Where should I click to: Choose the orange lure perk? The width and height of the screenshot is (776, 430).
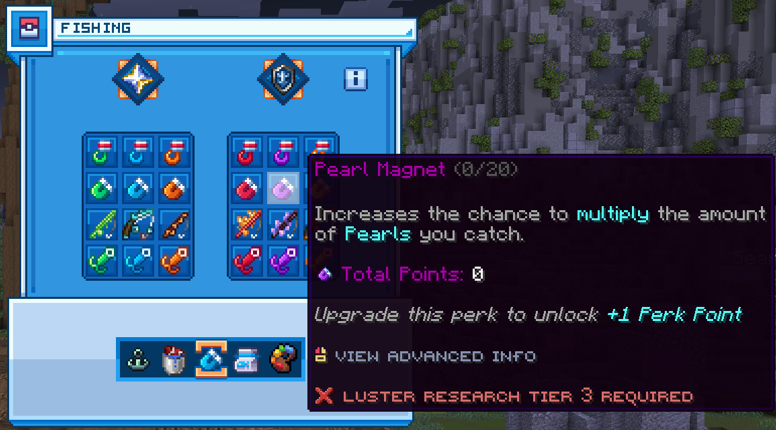pyautogui.click(x=173, y=259)
